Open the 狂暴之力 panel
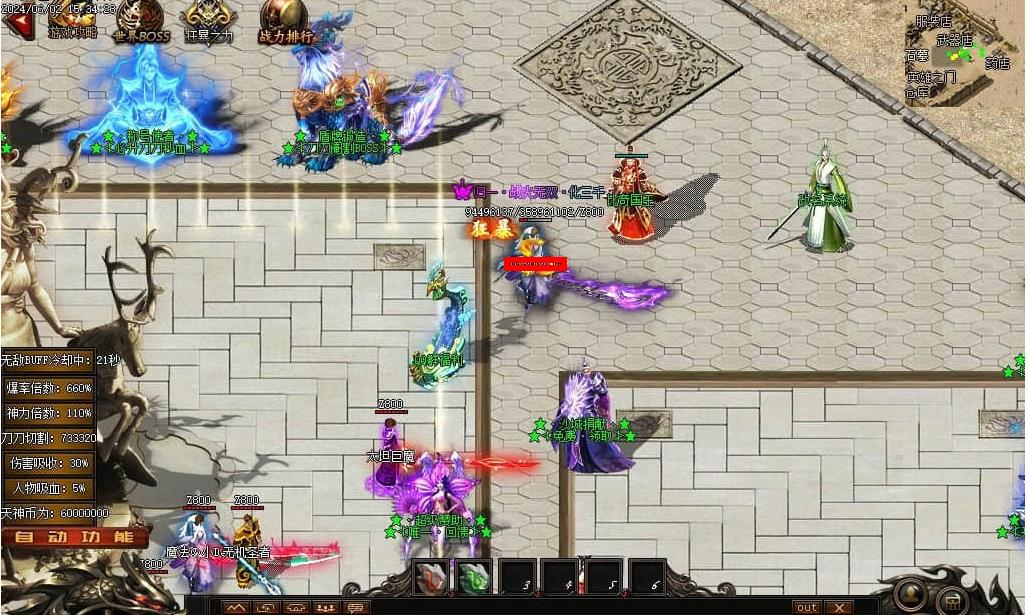Viewport: 1028px width, 615px height. coord(209,21)
